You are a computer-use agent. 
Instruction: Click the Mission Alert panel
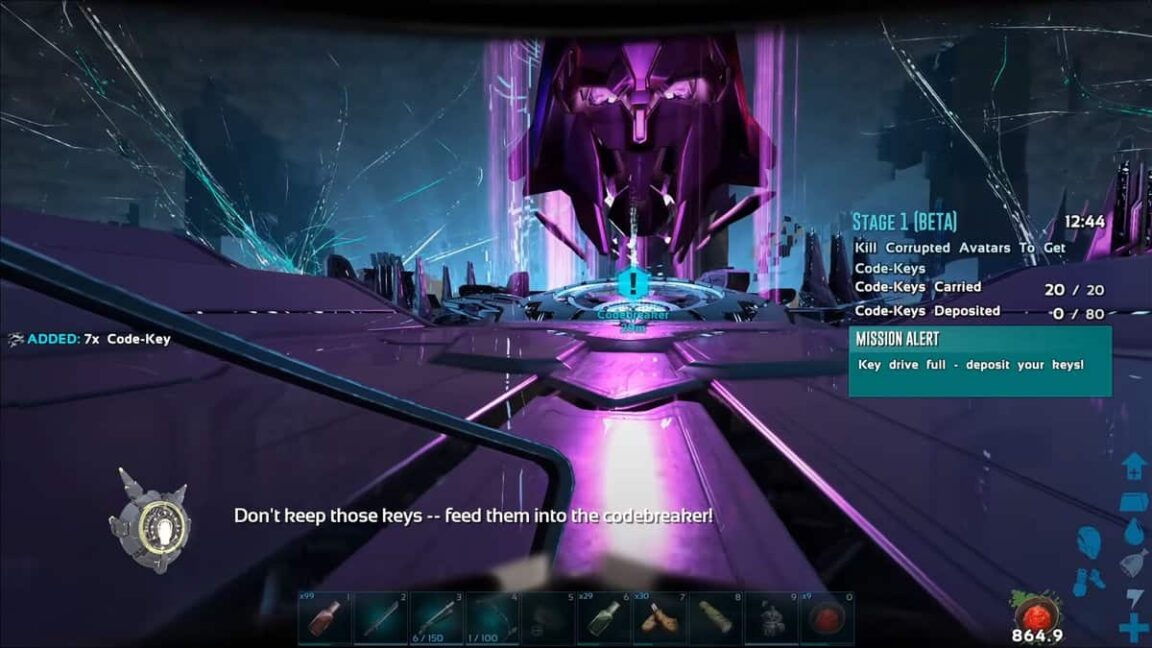click(979, 360)
